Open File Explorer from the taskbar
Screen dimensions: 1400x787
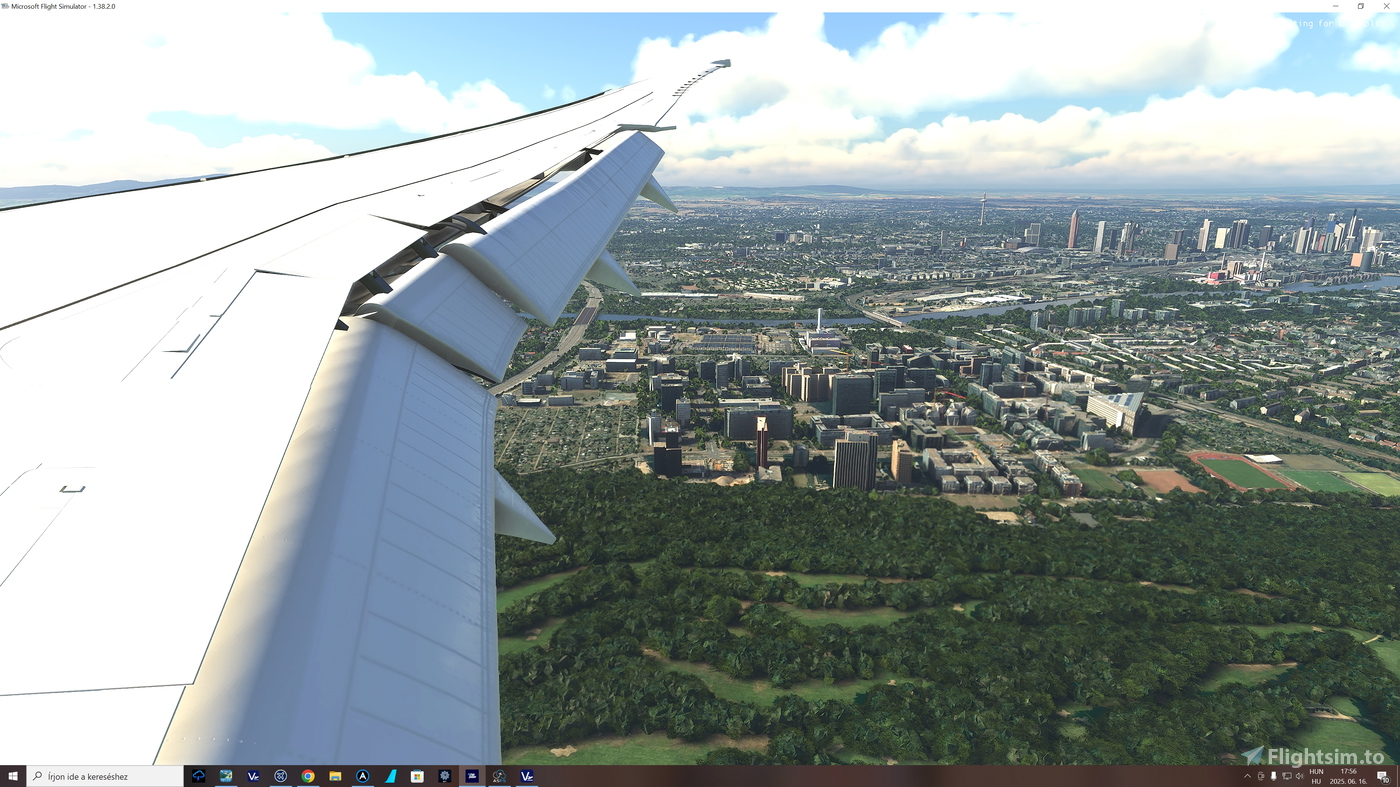pyautogui.click(x=336, y=774)
